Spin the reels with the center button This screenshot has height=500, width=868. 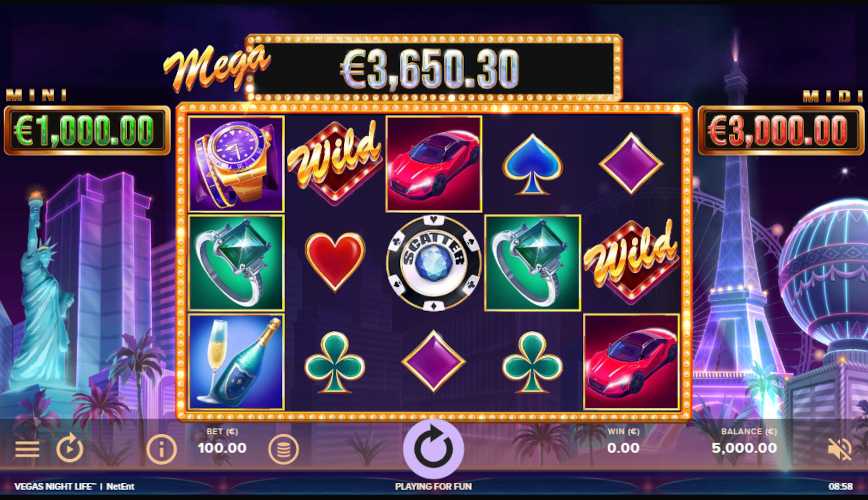click(433, 448)
